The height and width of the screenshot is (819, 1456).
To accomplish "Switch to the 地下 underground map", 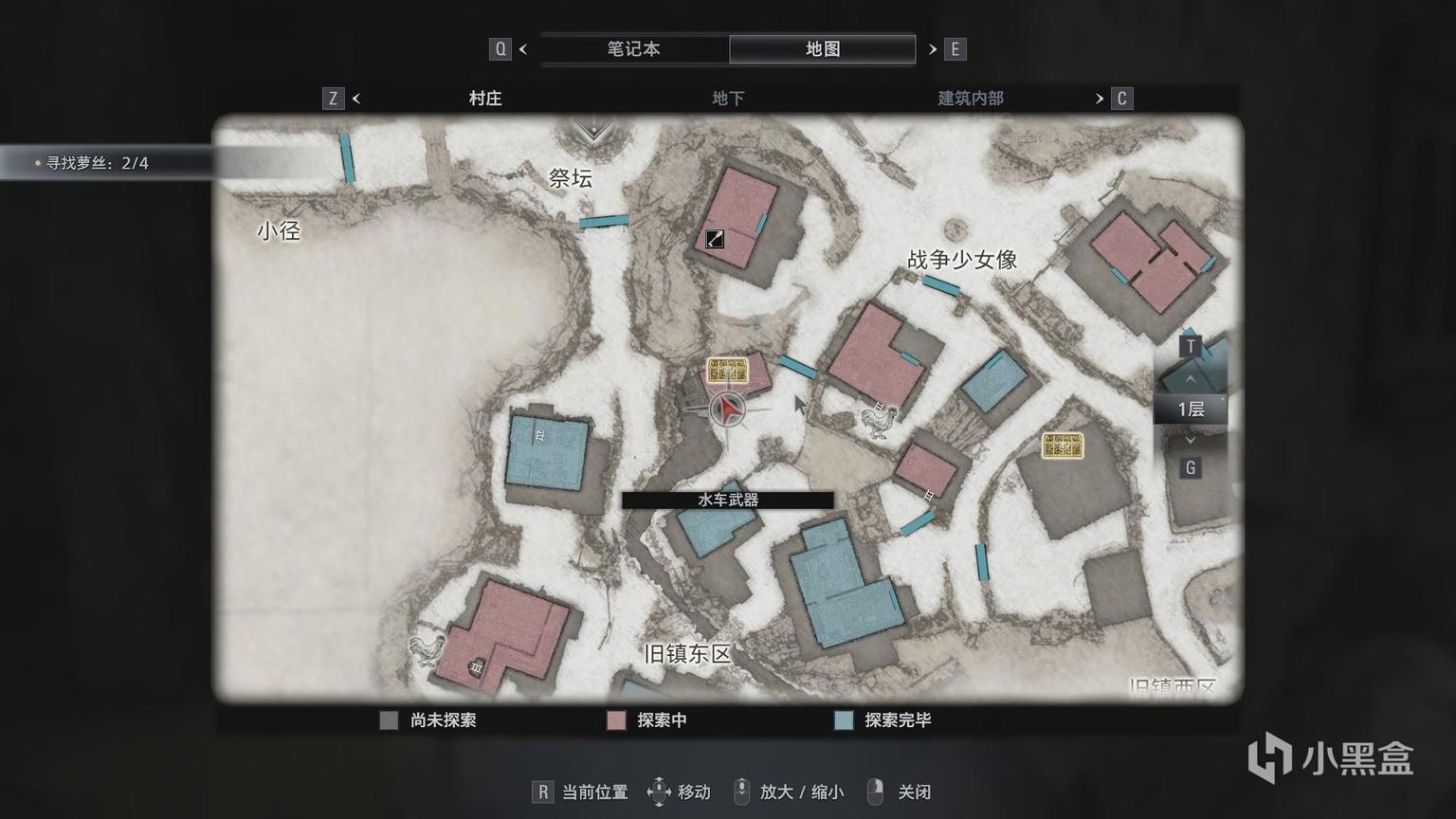I will tap(727, 99).
